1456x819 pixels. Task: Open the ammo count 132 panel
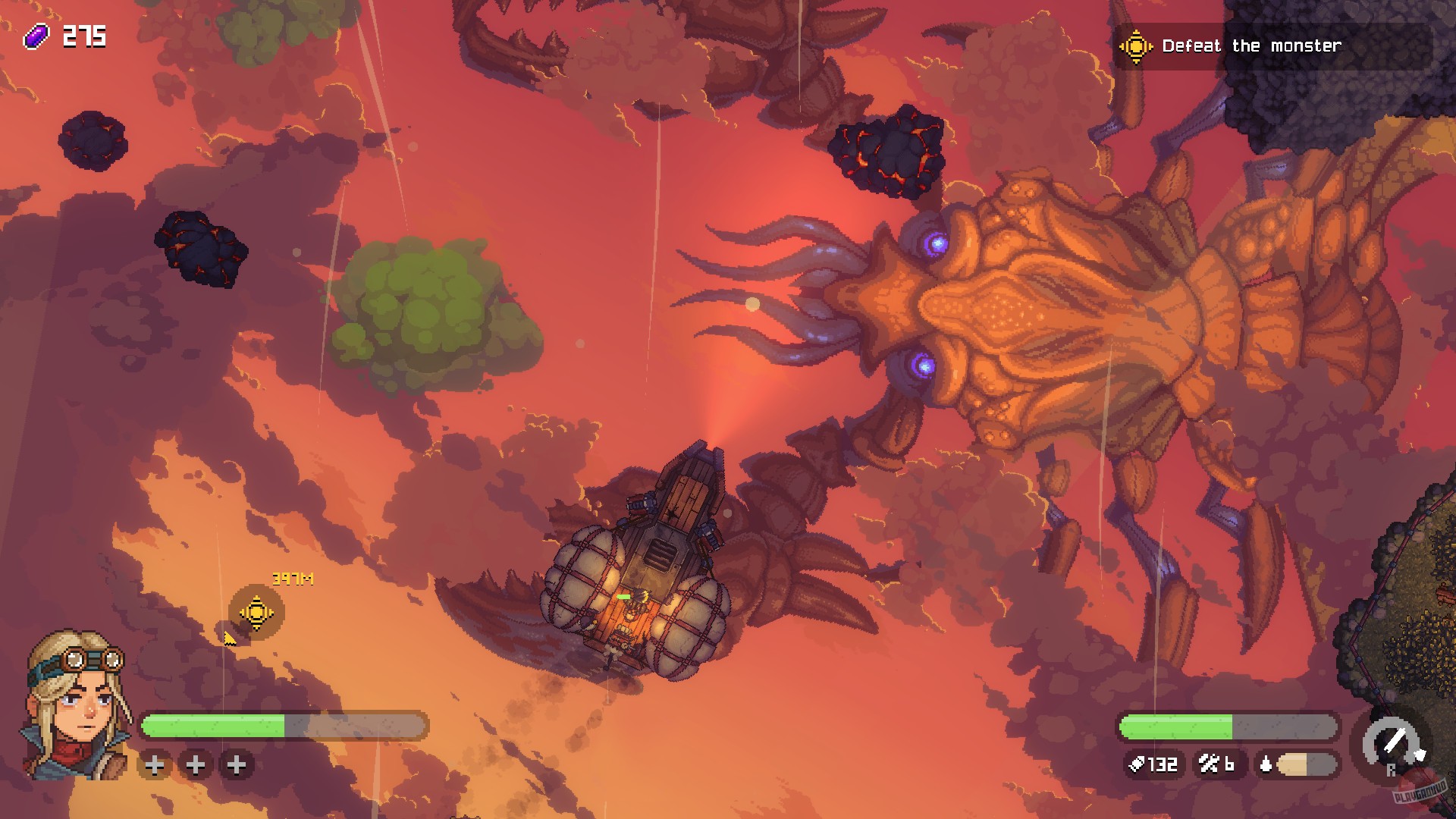1156,765
